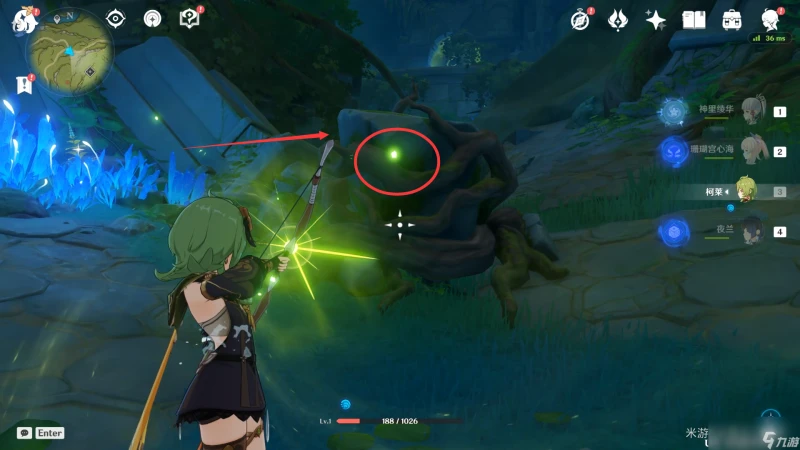Open the tutorial question-mark book icon

(188, 19)
